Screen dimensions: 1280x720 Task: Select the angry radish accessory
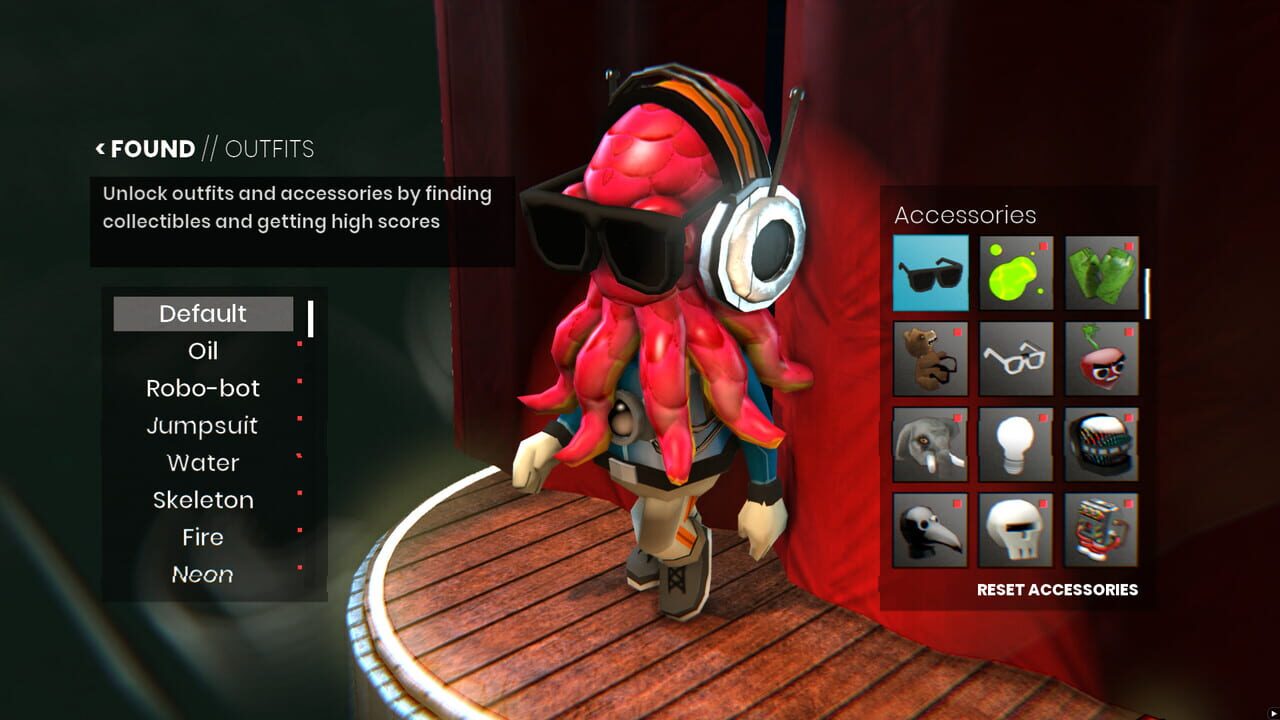pos(1101,358)
